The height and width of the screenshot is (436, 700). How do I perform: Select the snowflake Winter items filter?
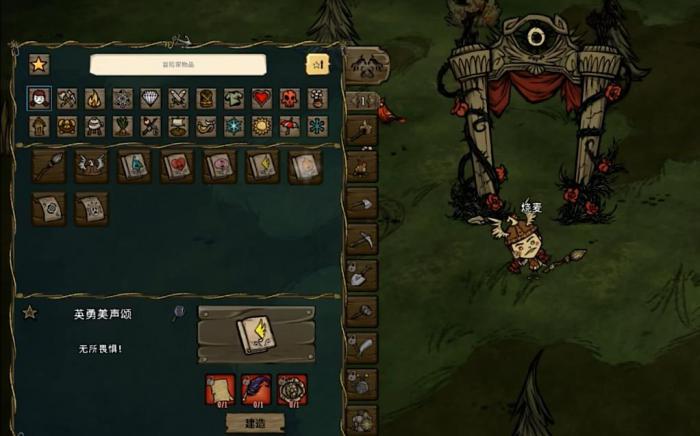[233, 126]
